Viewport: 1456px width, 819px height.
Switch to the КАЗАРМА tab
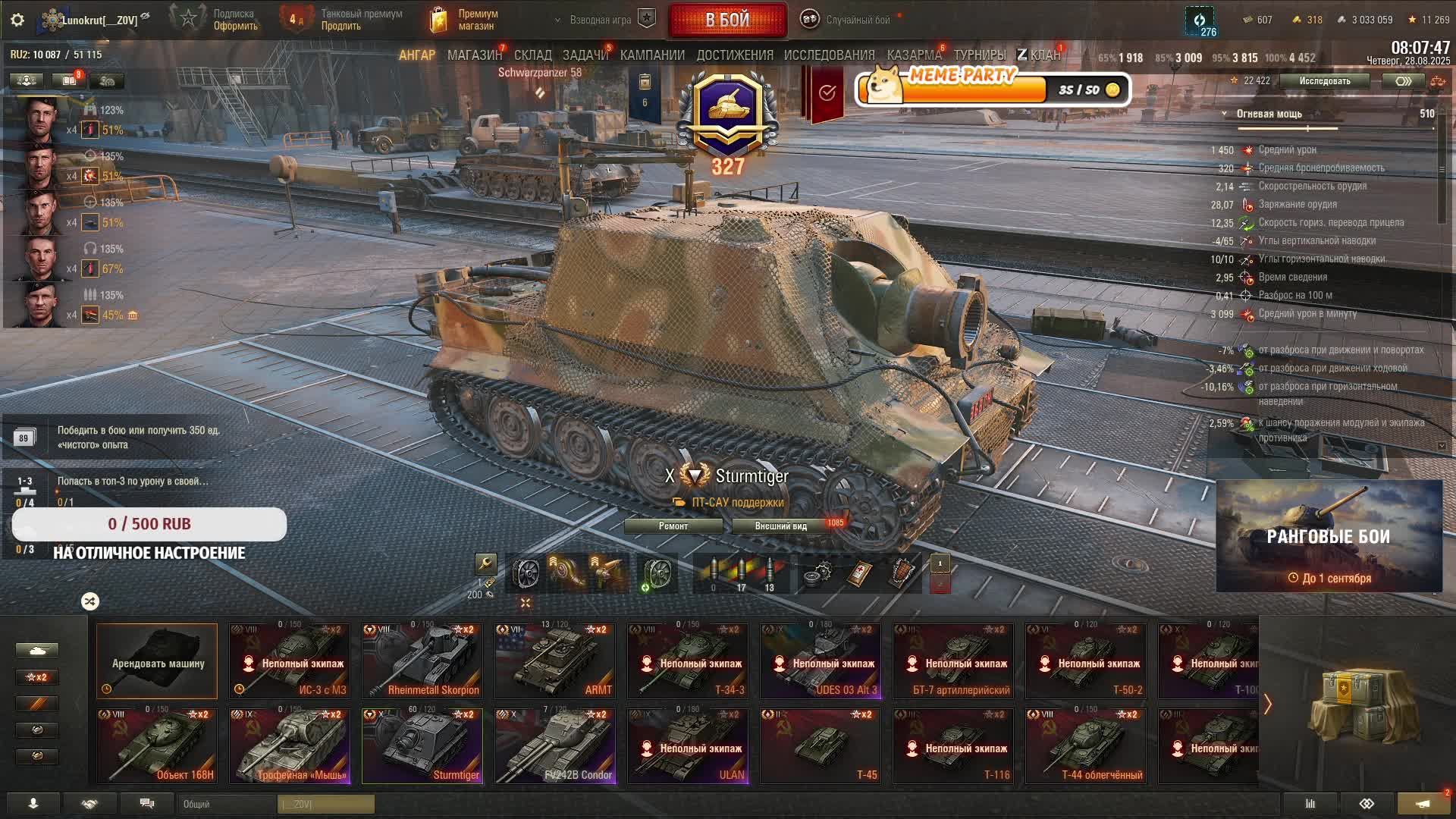pyautogui.click(x=914, y=55)
